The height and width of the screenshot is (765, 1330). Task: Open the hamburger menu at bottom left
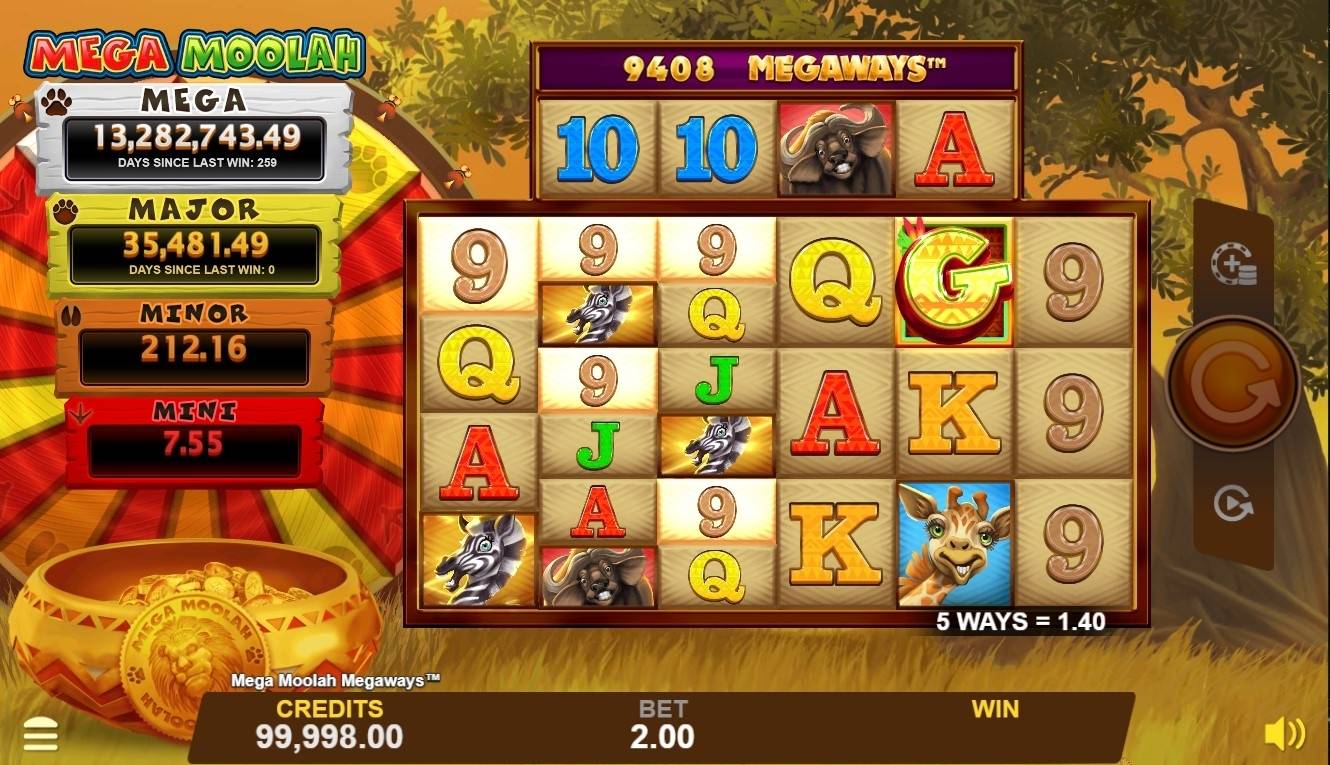[41, 735]
